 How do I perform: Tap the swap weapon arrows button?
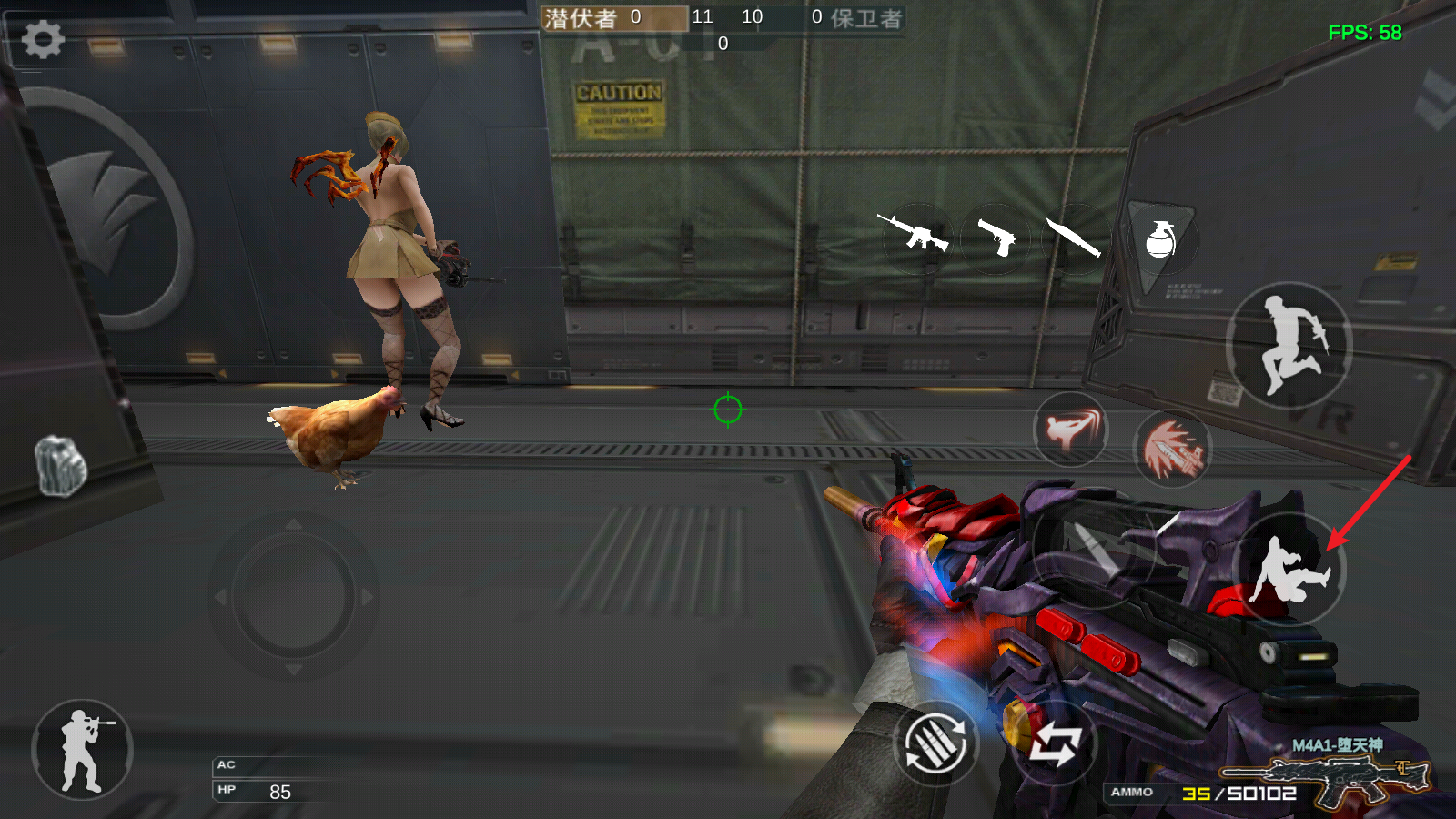coord(1055,743)
